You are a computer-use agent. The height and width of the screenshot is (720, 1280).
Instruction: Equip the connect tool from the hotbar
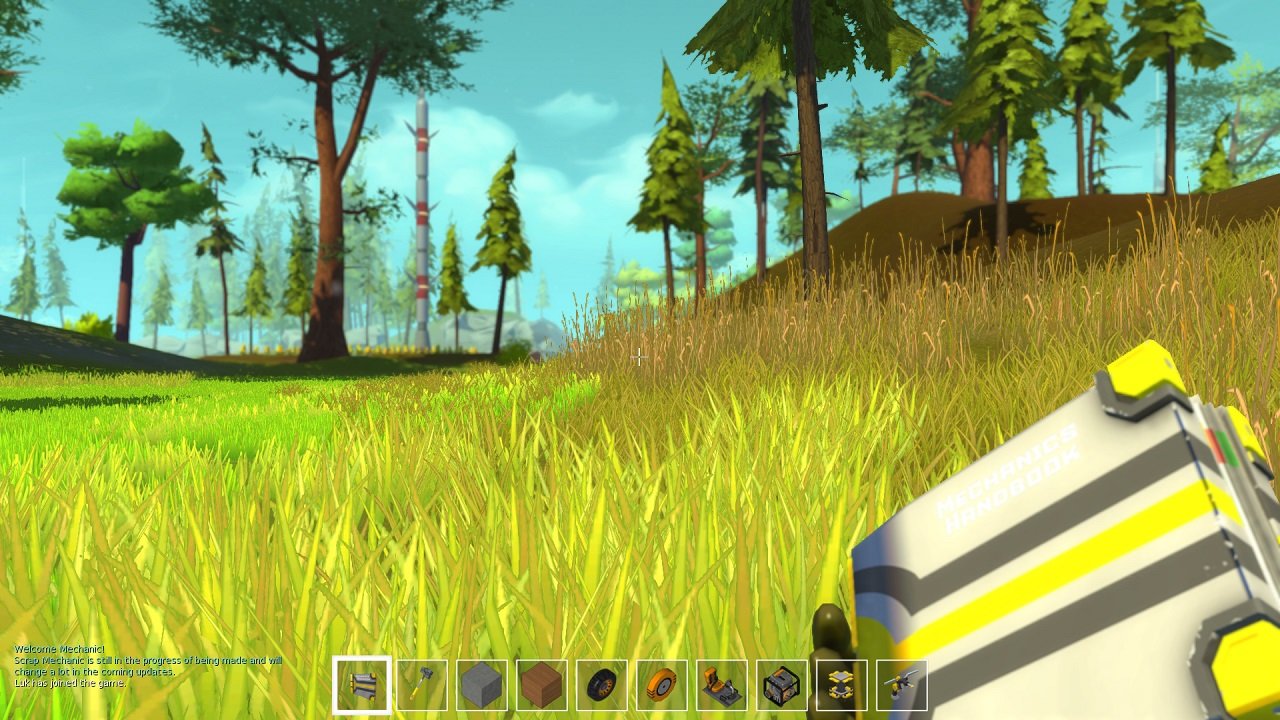(901, 685)
